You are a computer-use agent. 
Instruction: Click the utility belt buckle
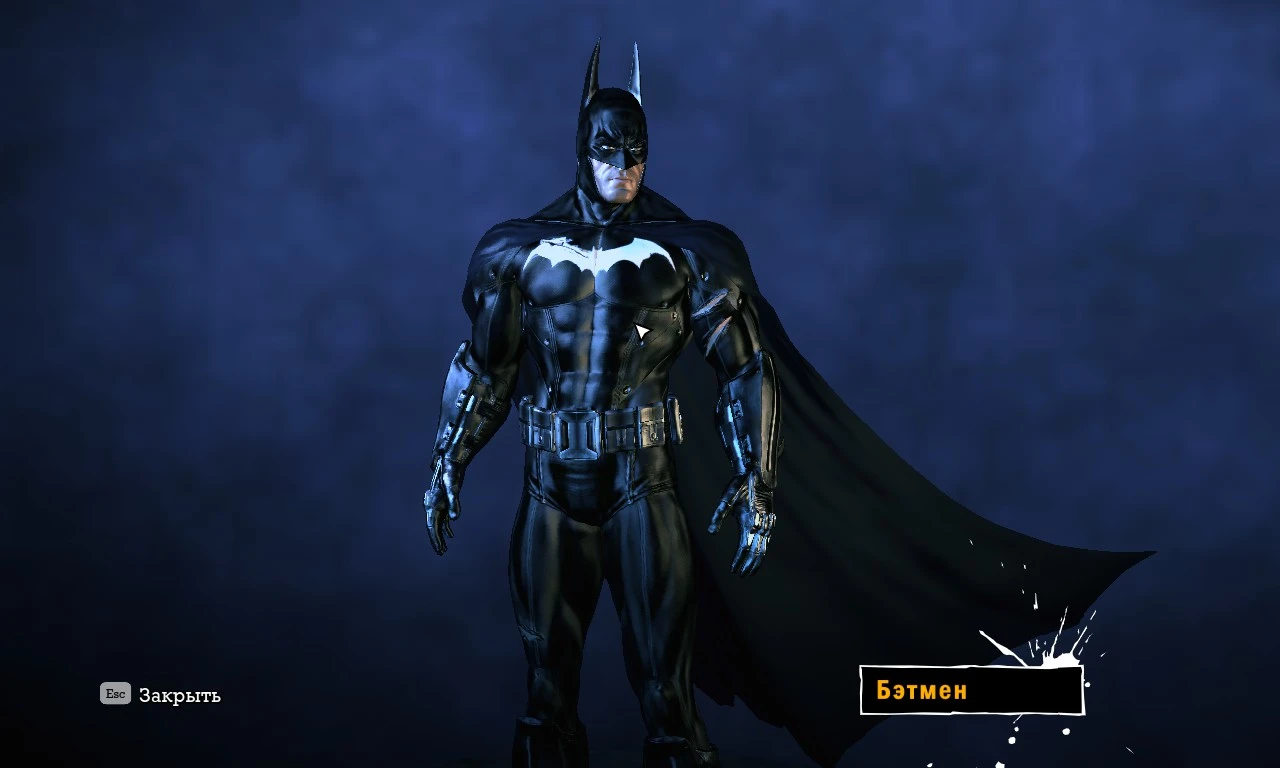pyautogui.click(x=578, y=432)
